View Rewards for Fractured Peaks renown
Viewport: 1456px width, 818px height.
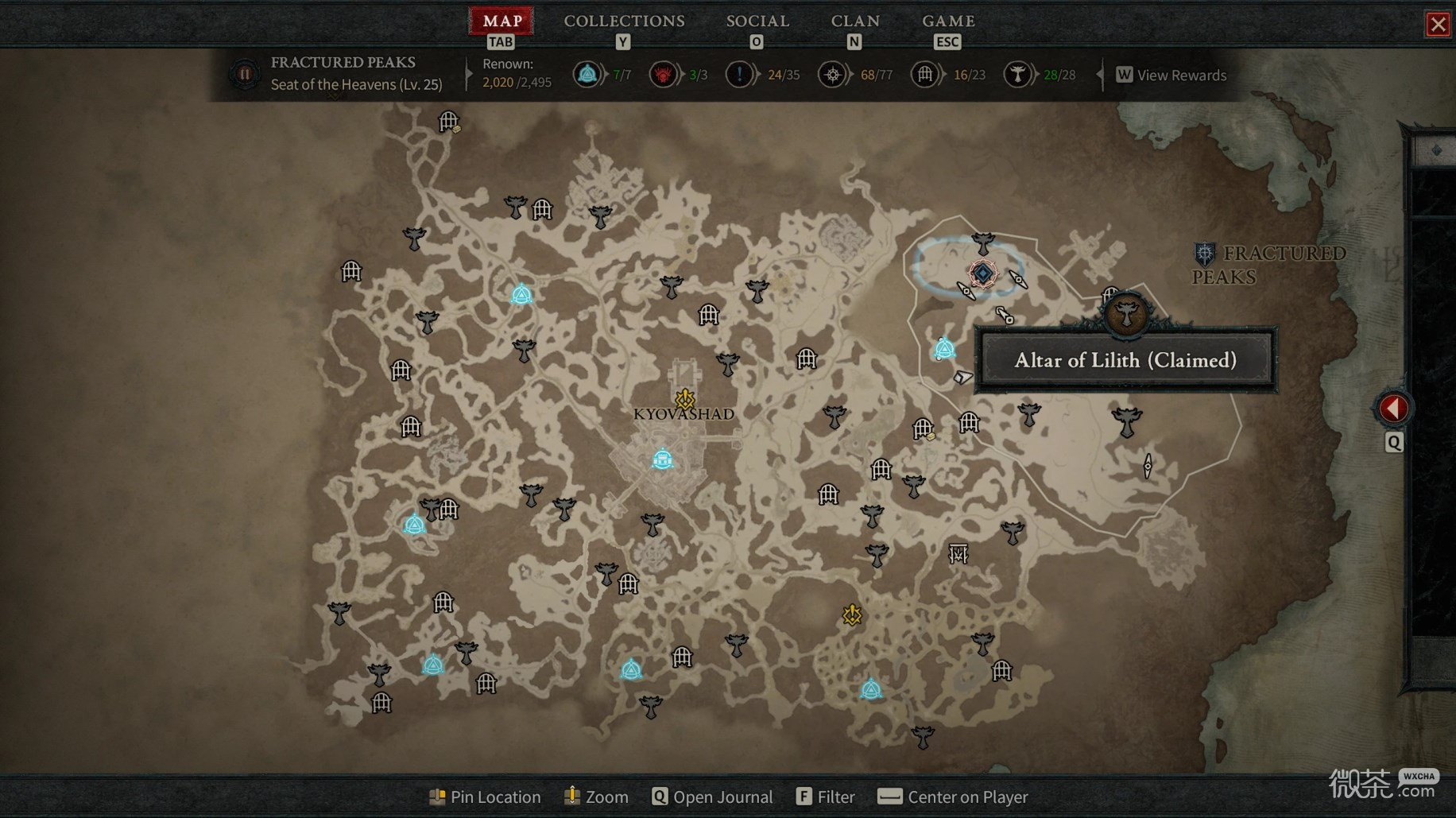click(1171, 76)
